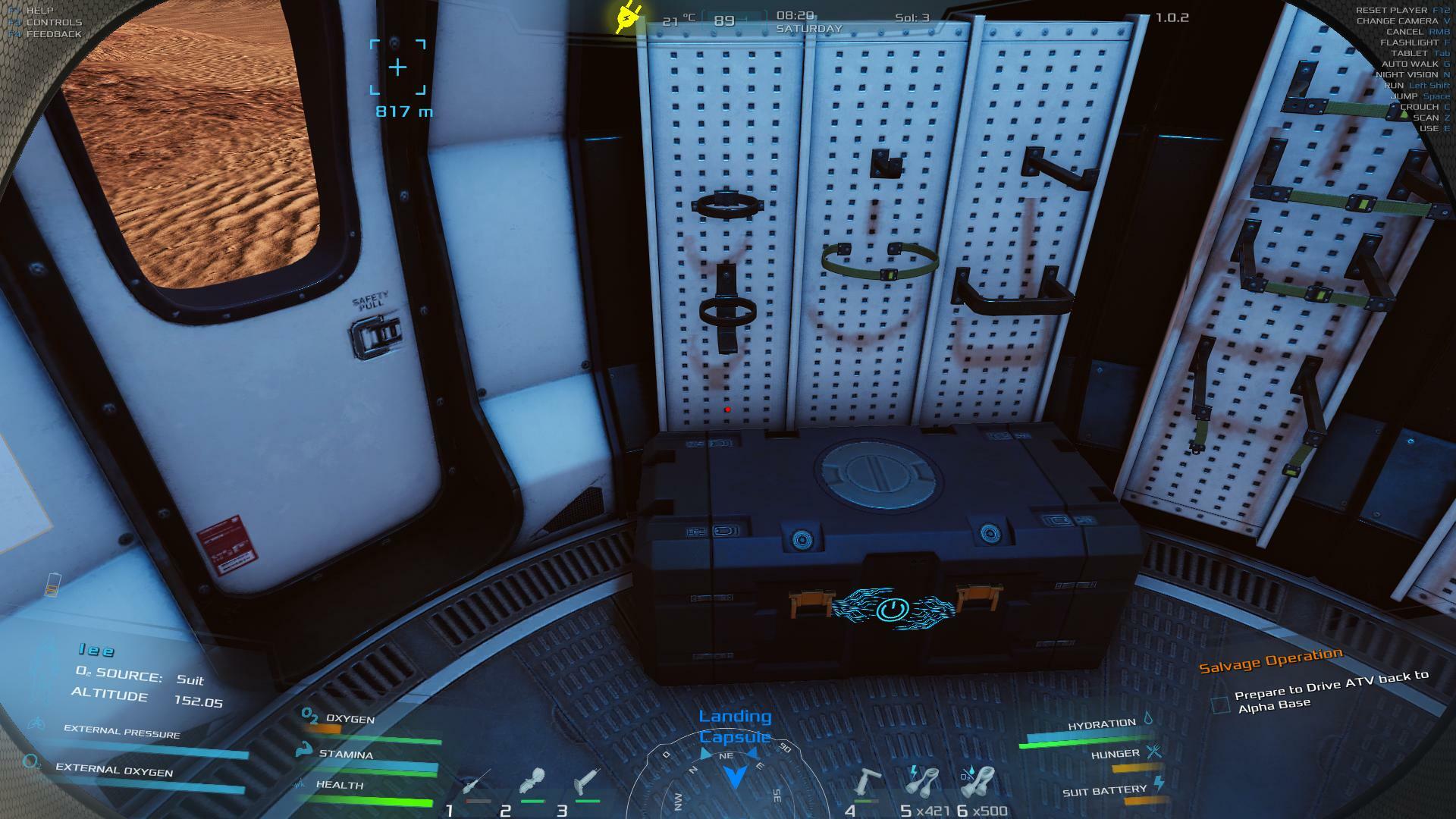Click the glowing power icon on the crate
The image size is (1456, 819).
(892, 609)
